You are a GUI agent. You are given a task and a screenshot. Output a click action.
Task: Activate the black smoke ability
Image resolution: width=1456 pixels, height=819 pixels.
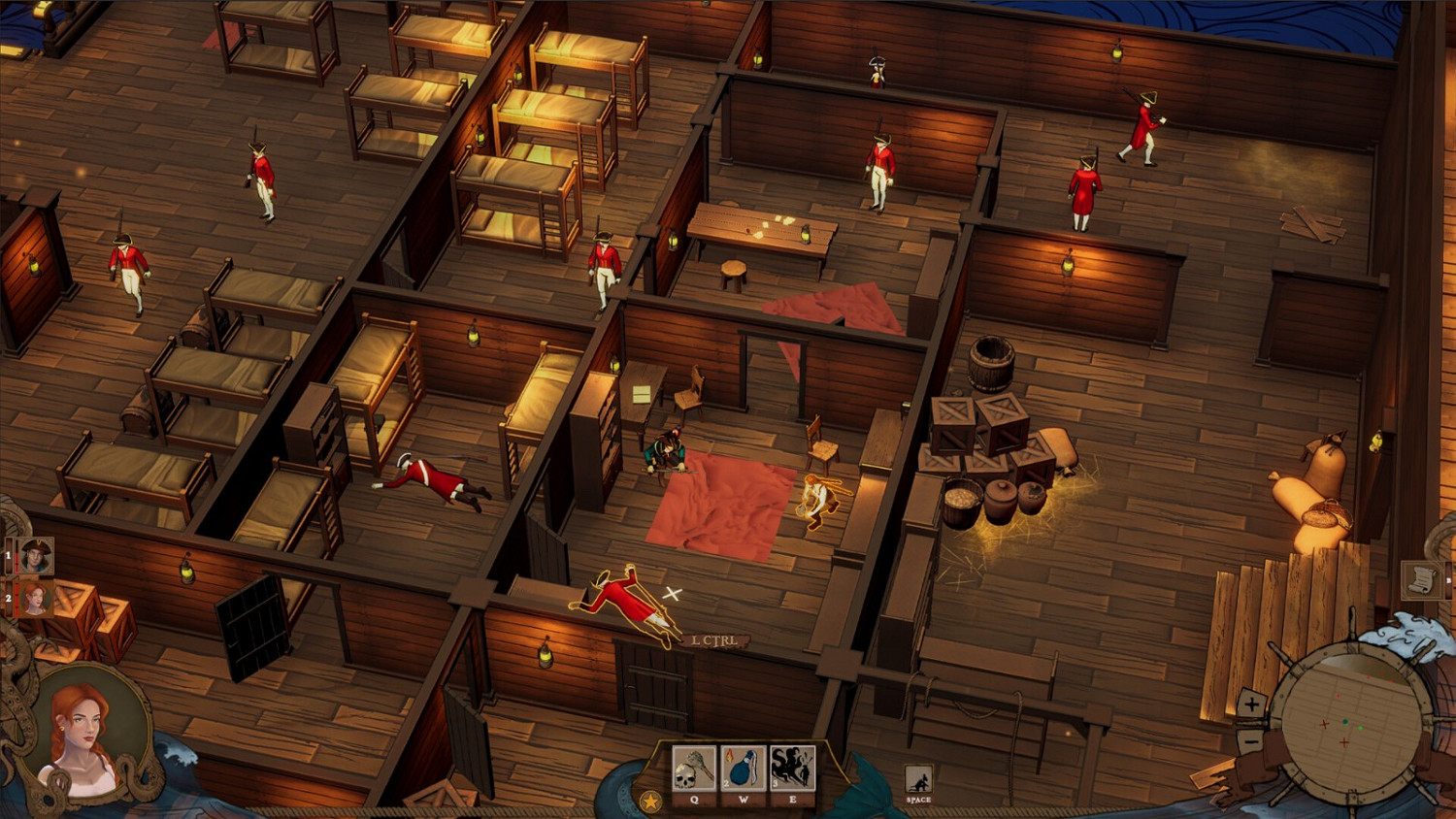[792, 770]
